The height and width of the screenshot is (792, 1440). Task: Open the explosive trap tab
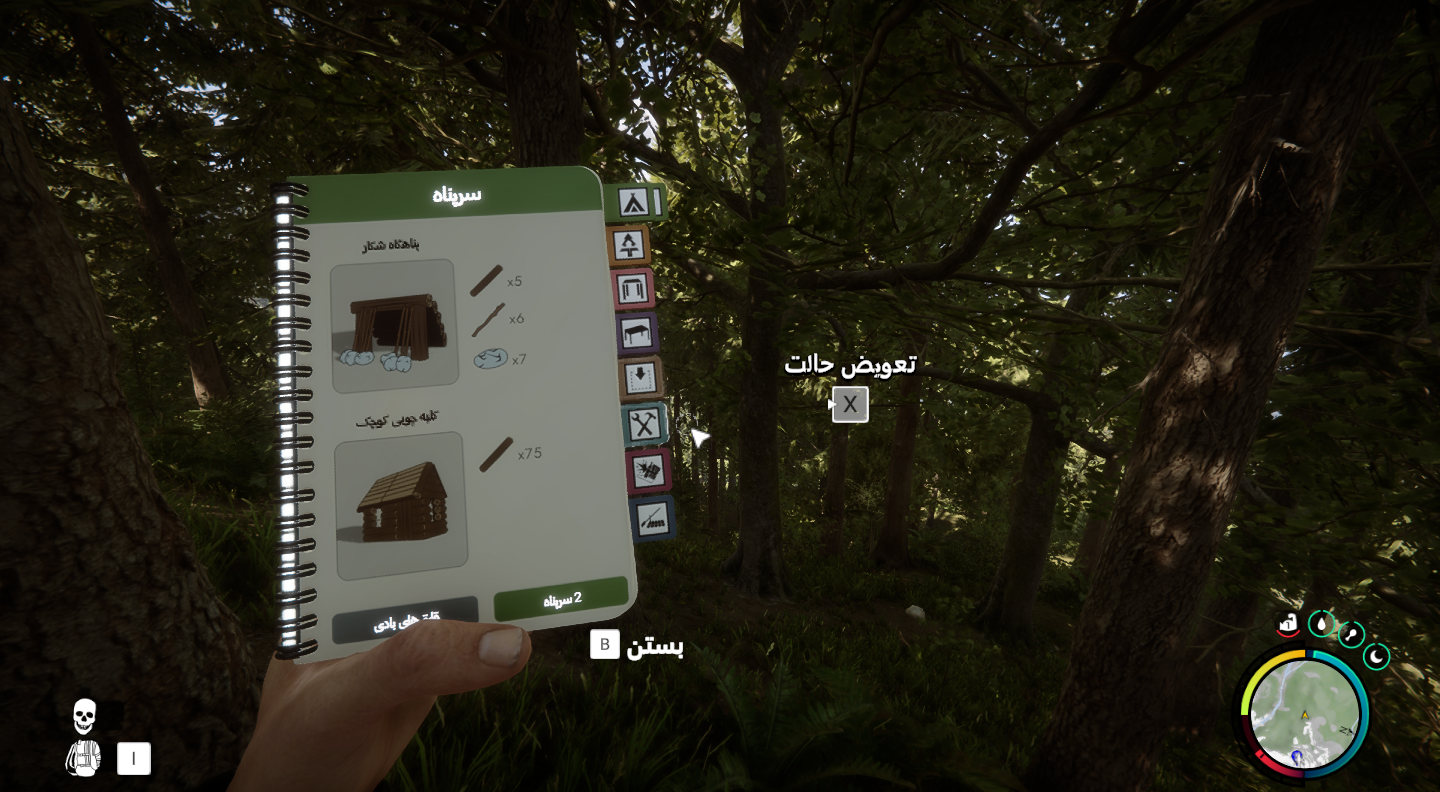pos(648,470)
